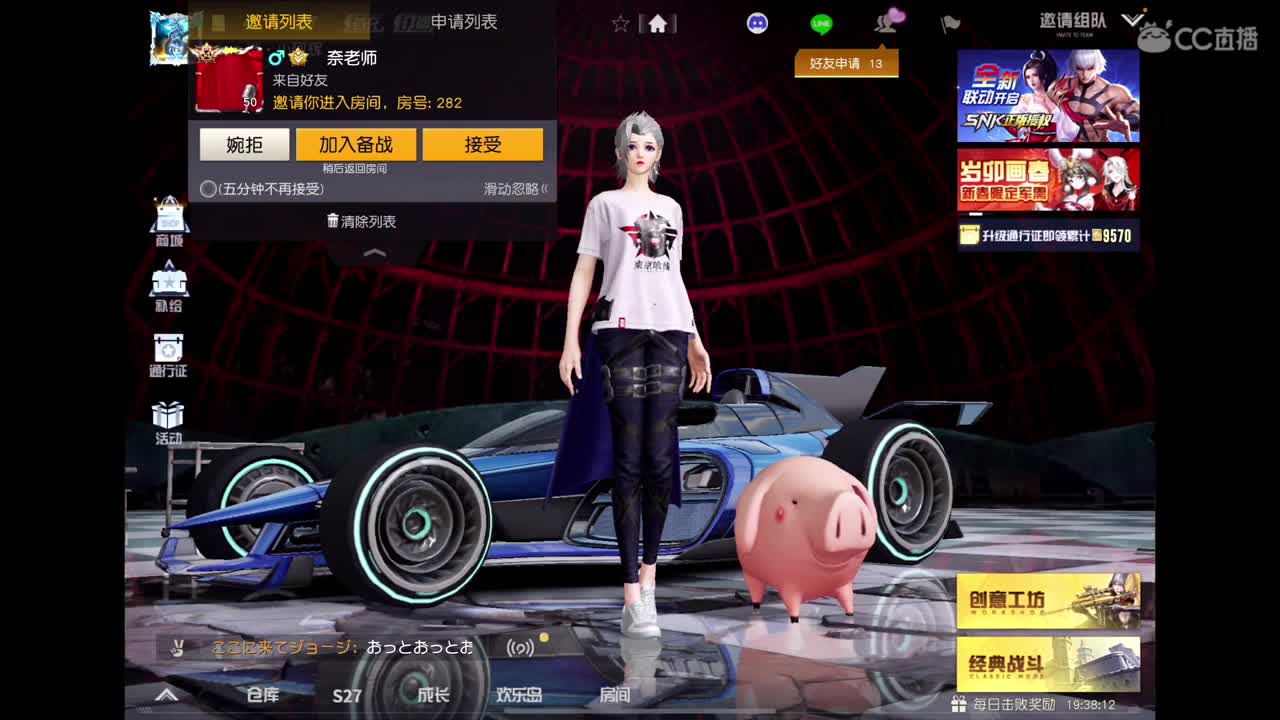
Task: Select the star favorite icon
Action: click(x=622, y=22)
